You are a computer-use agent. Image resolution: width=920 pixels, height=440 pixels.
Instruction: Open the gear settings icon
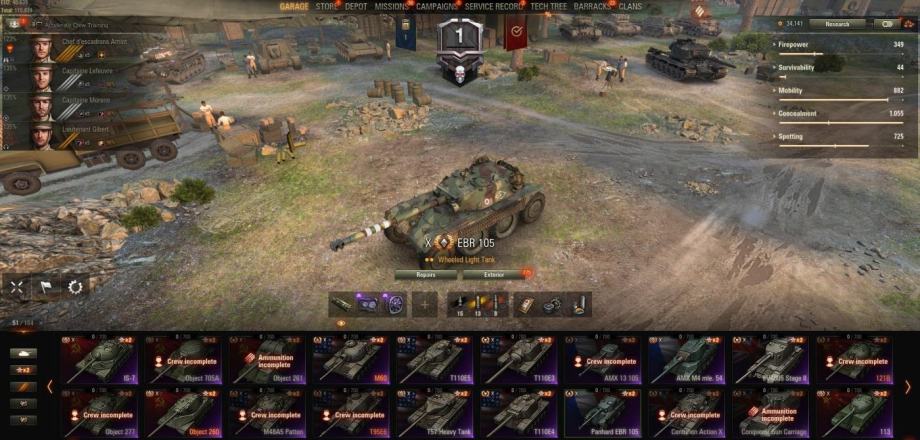[74, 286]
